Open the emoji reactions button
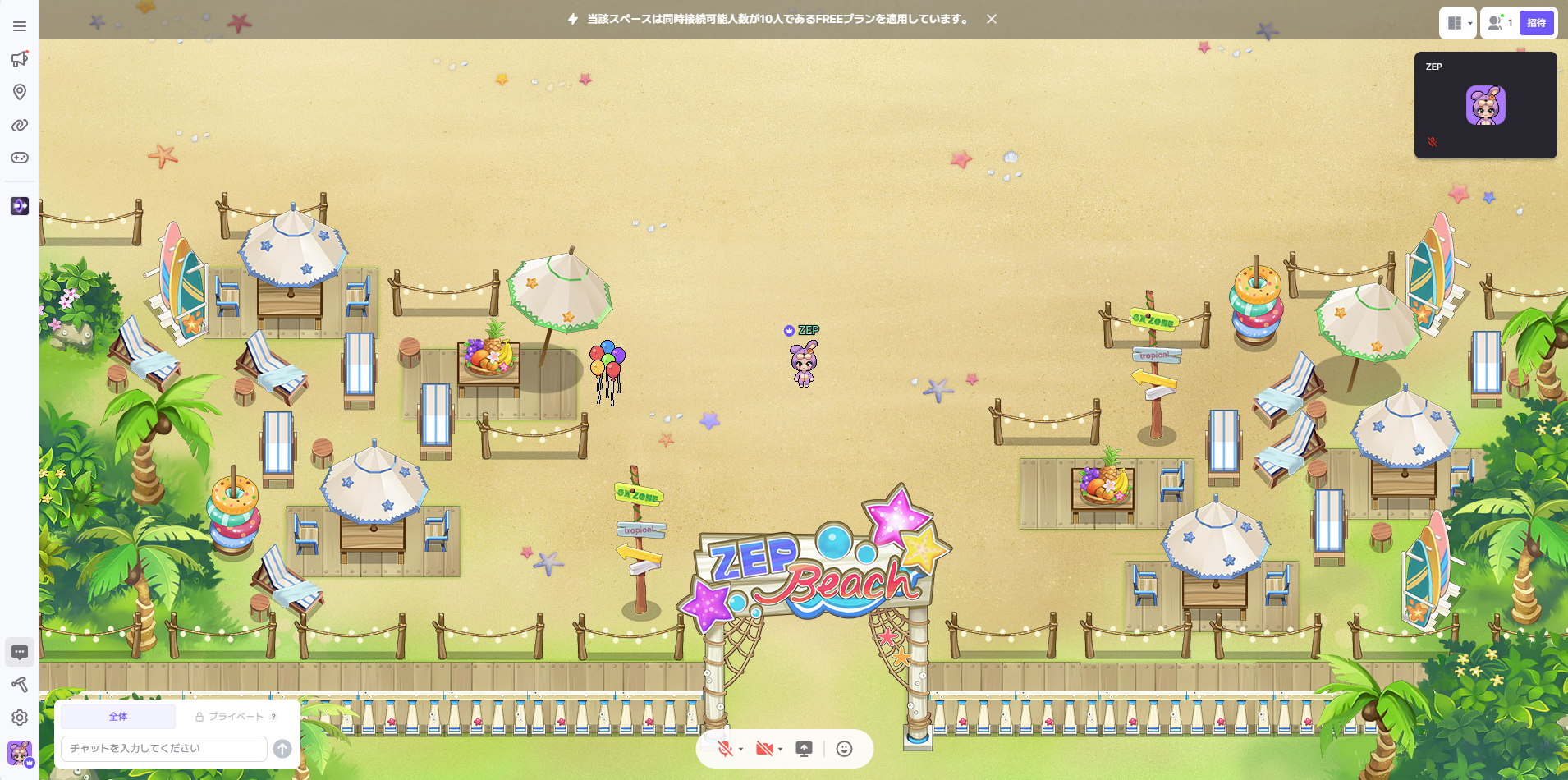Viewport: 1568px width, 780px height. click(844, 749)
